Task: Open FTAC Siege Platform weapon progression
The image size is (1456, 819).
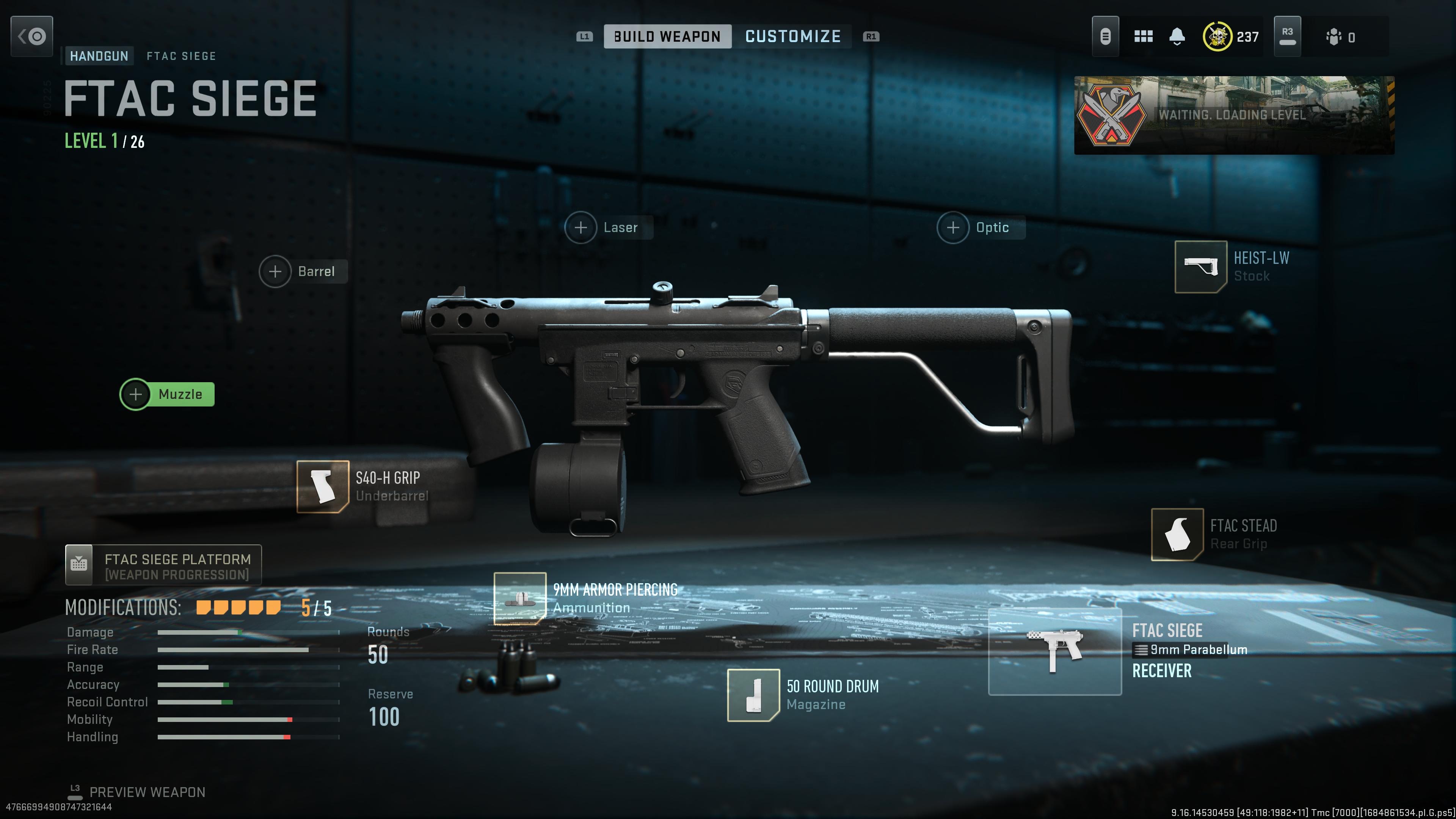Action: [x=163, y=565]
